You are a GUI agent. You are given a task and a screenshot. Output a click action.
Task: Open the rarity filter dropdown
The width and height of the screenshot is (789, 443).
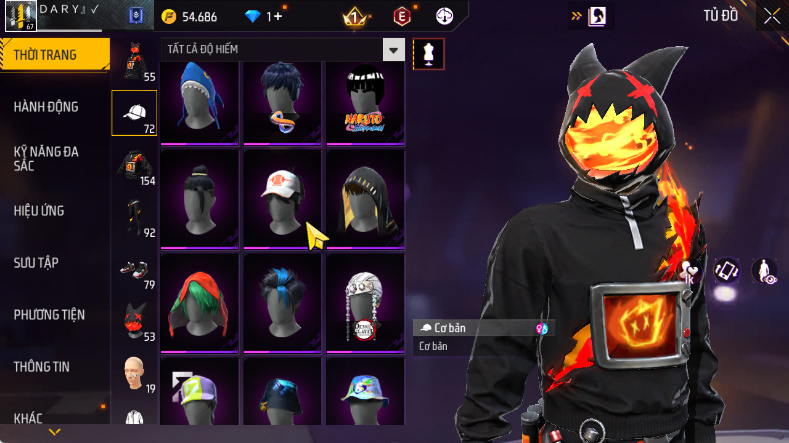(x=394, y=50)
